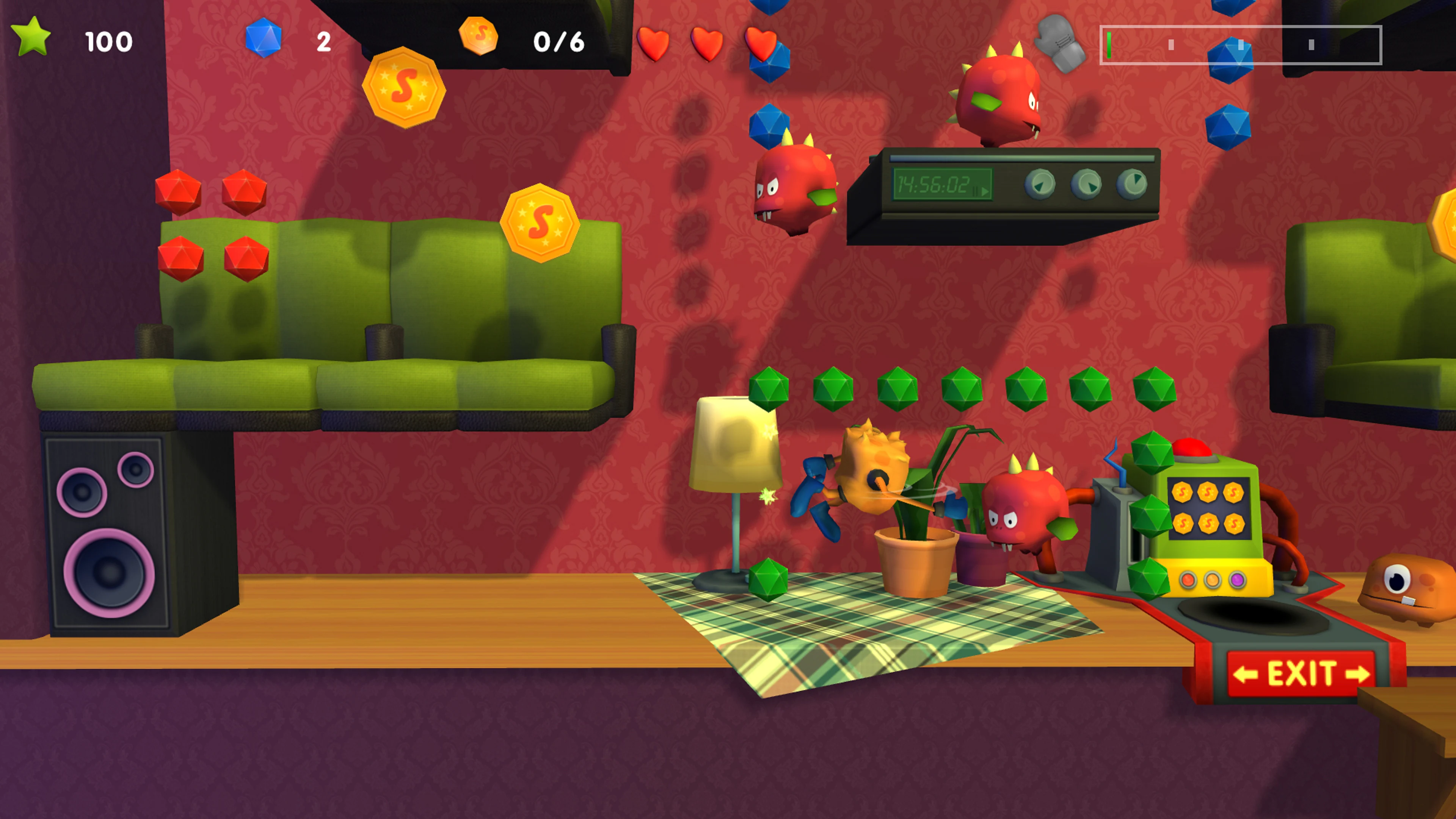This screenshot has height=819, width=1456.
Task: Click the score value showing 100
Action: point(109,41)
